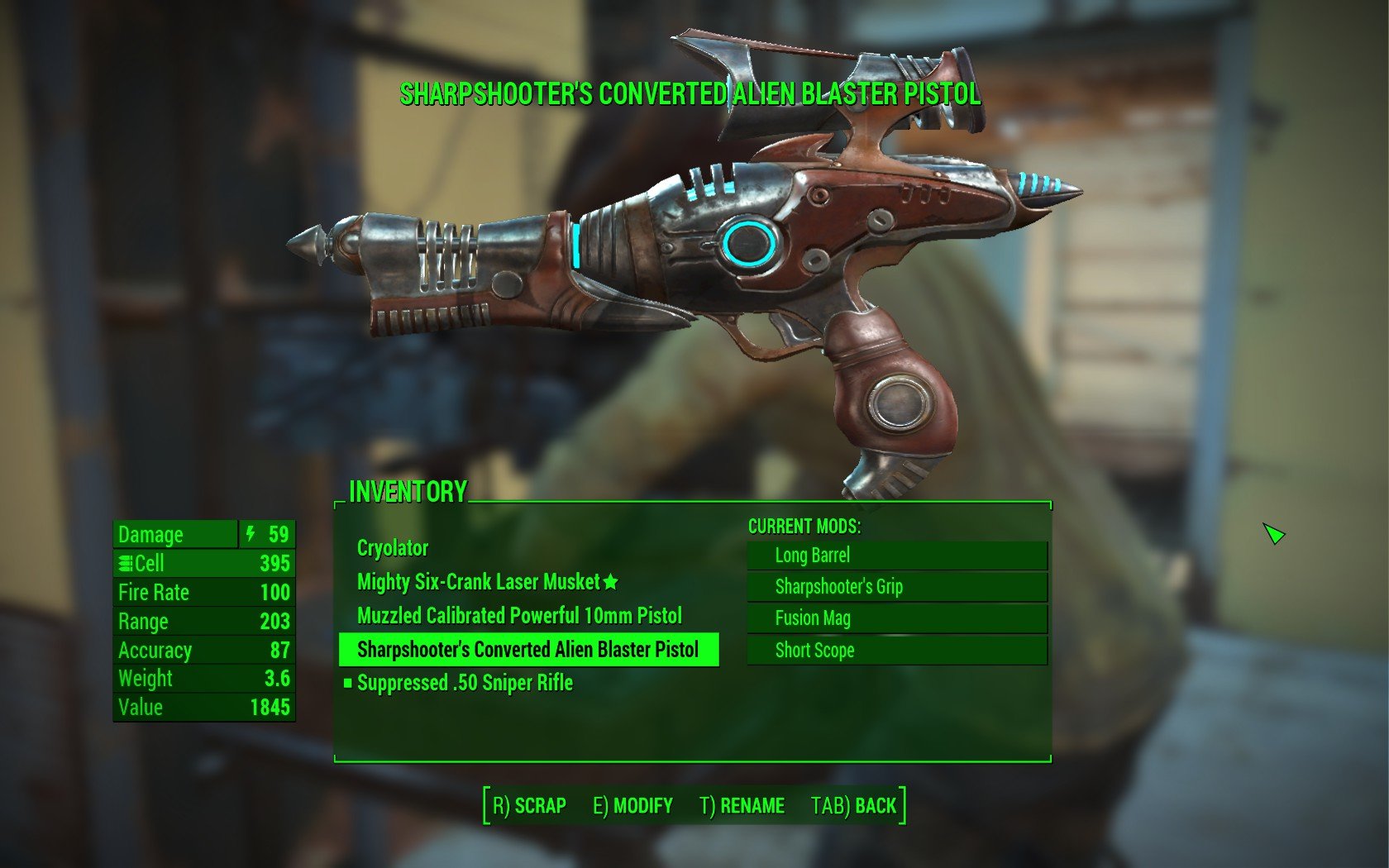Viewport: 1389px width, 868px height.
Task: Select the Long Barrel mod
Action: click(x=896, y=556)
